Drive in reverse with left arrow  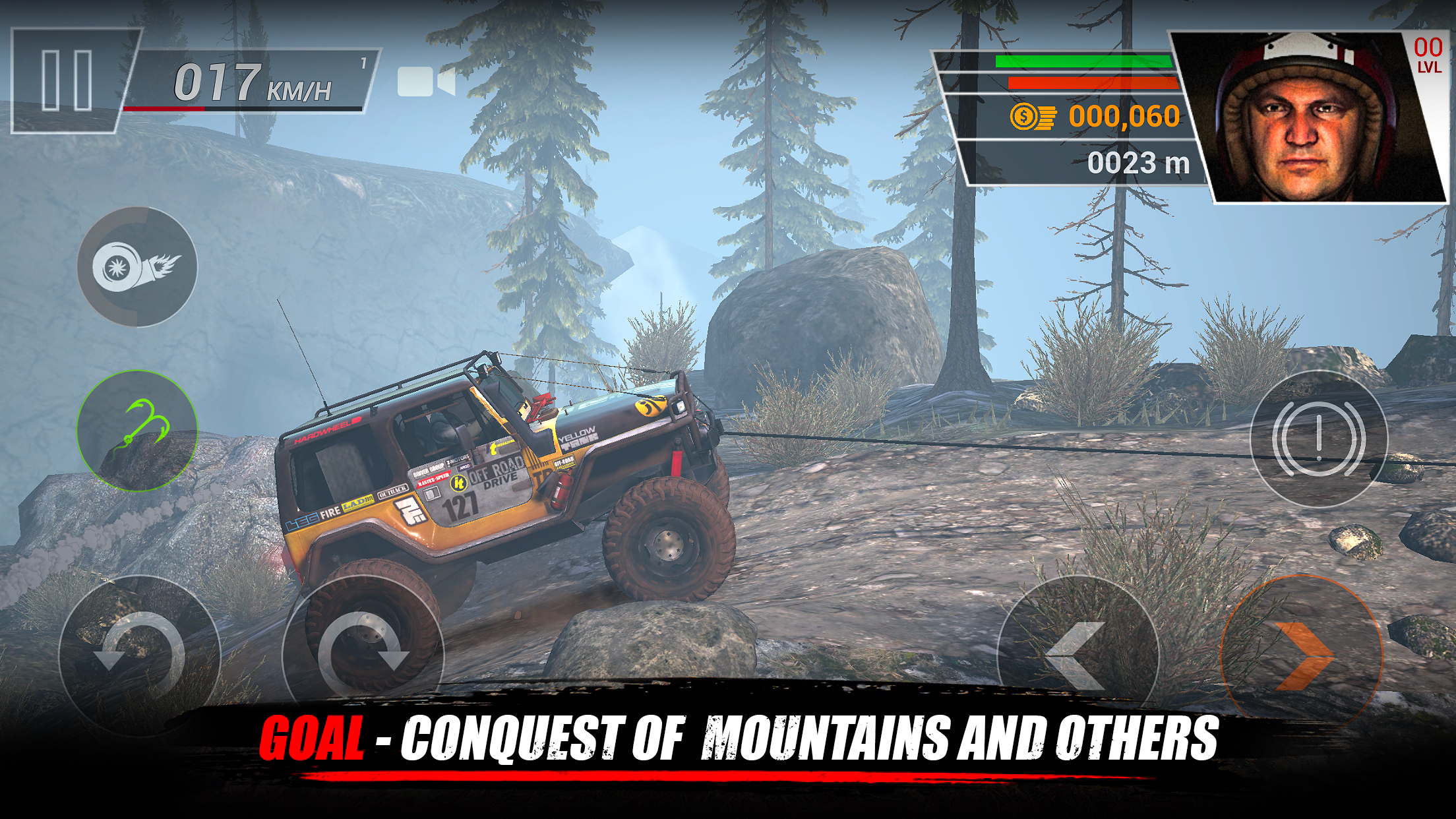click(1077, 655)
